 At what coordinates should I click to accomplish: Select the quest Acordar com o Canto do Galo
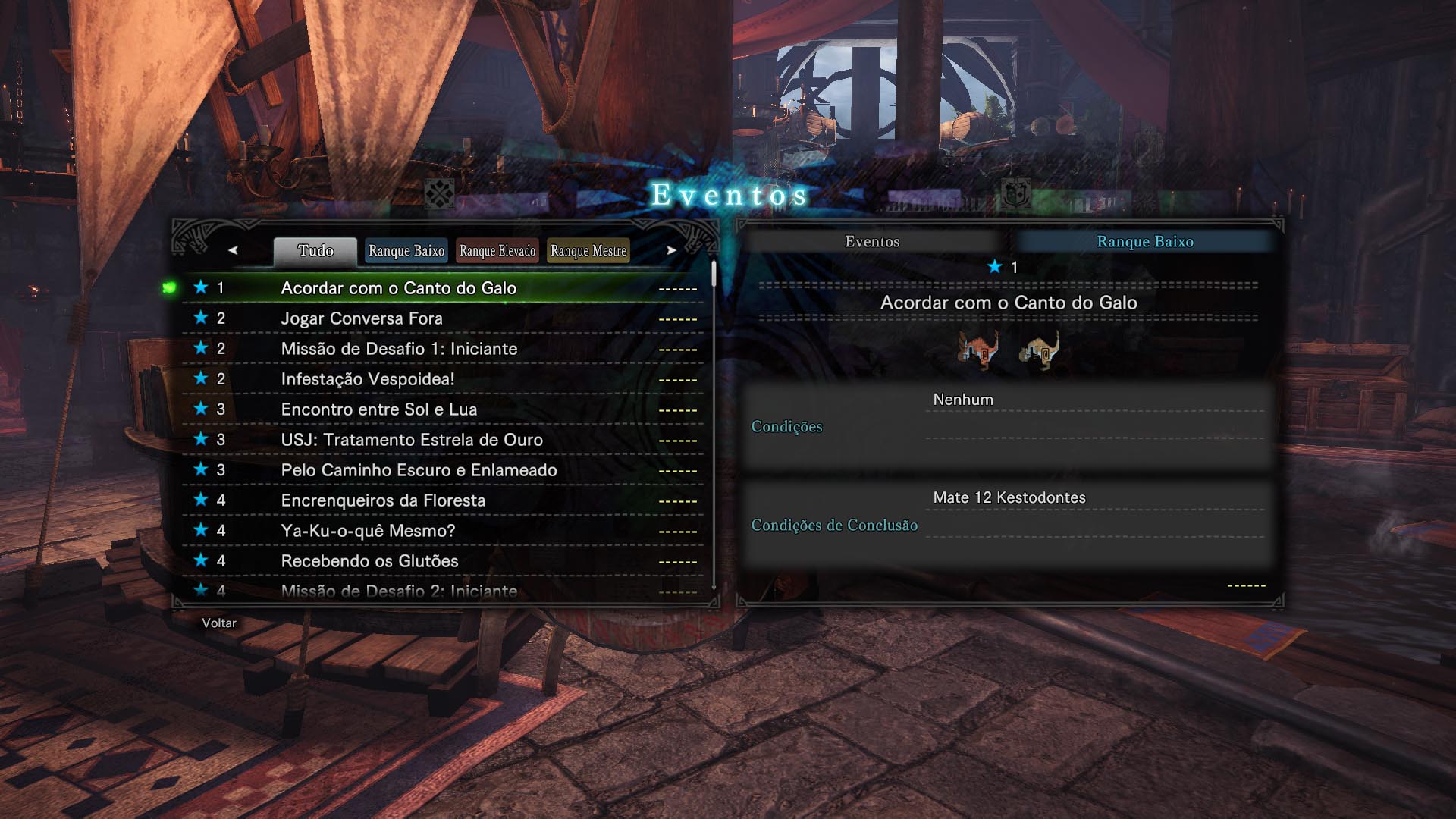click(397, 288)
